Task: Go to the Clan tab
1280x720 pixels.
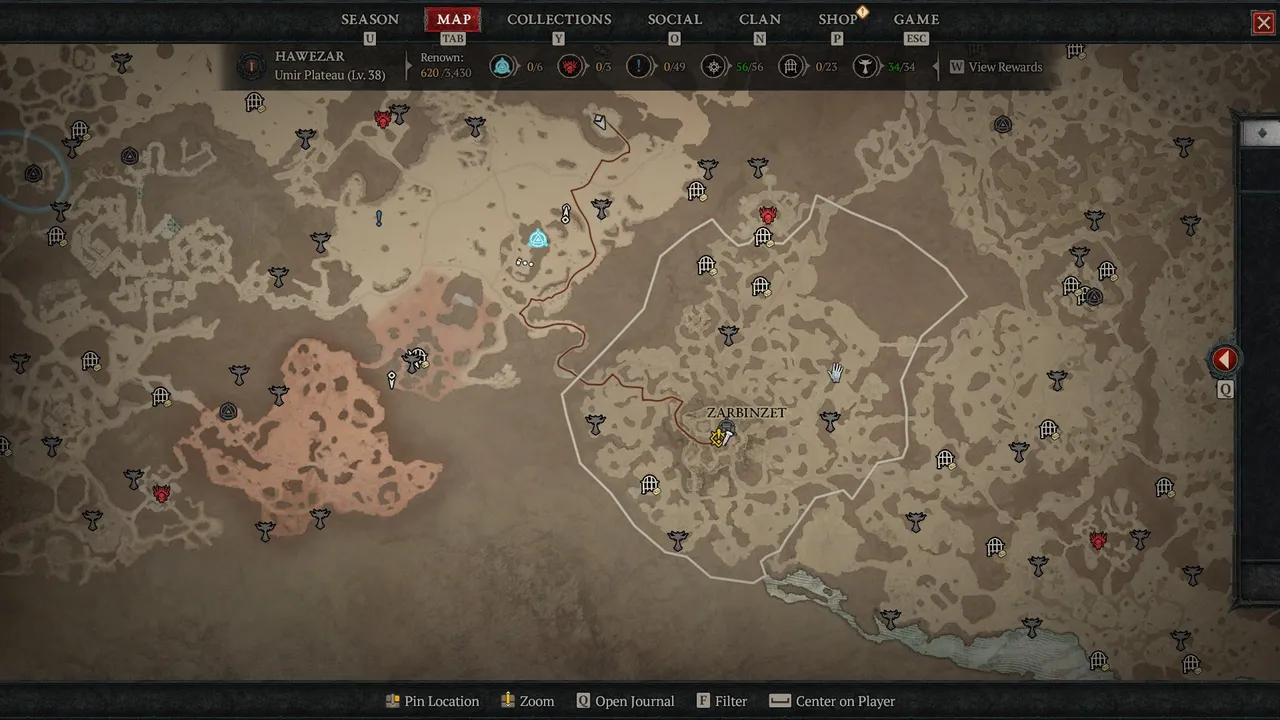Action: tap(760, 19)
